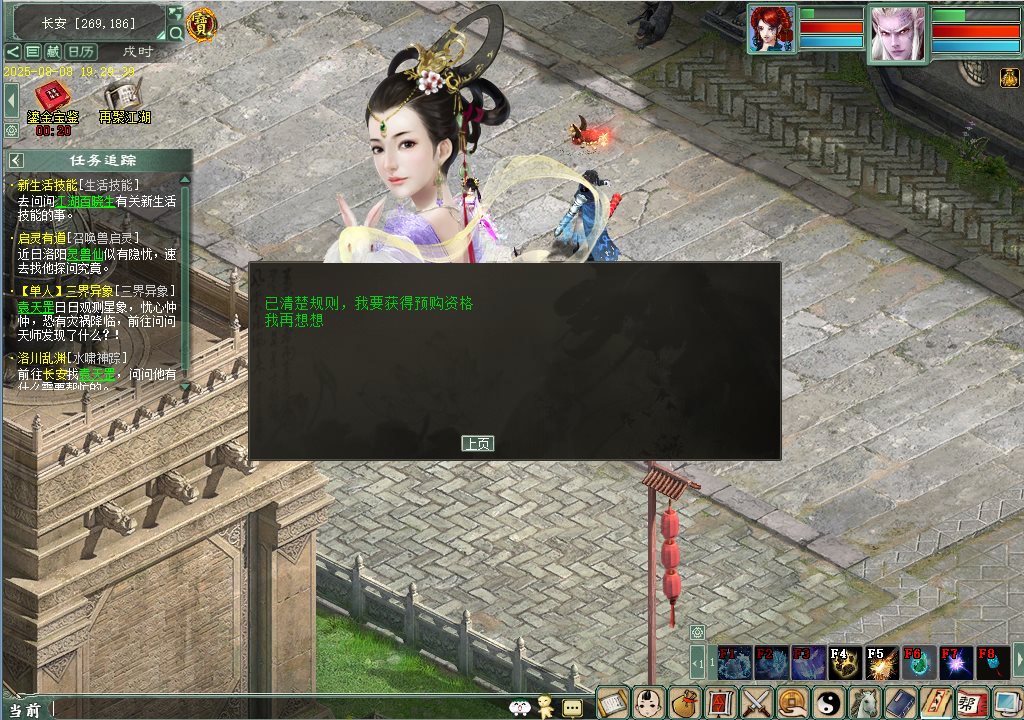This screenshot has height=720, width=1024.
Task: Open the round 寶 treasure shop icon
Action: coord(201,24)
